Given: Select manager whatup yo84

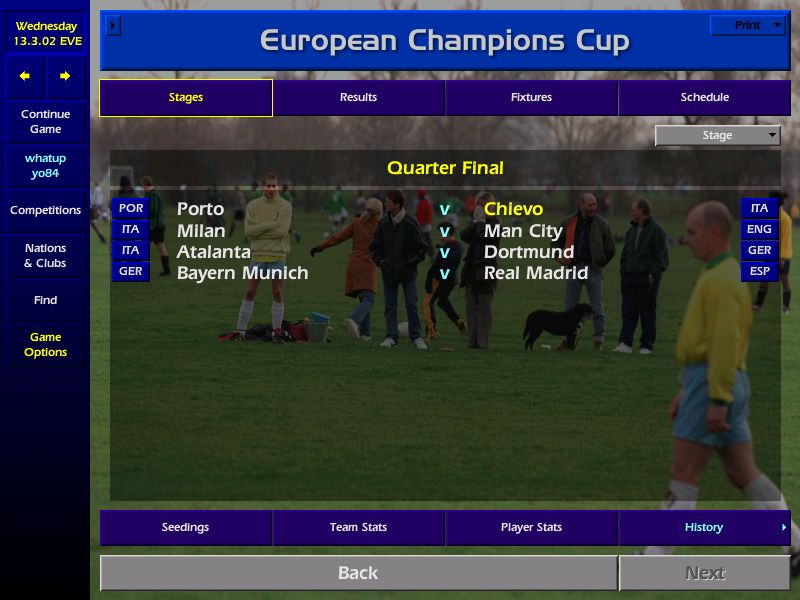Looking at the screenshot, I should (45, 166).
